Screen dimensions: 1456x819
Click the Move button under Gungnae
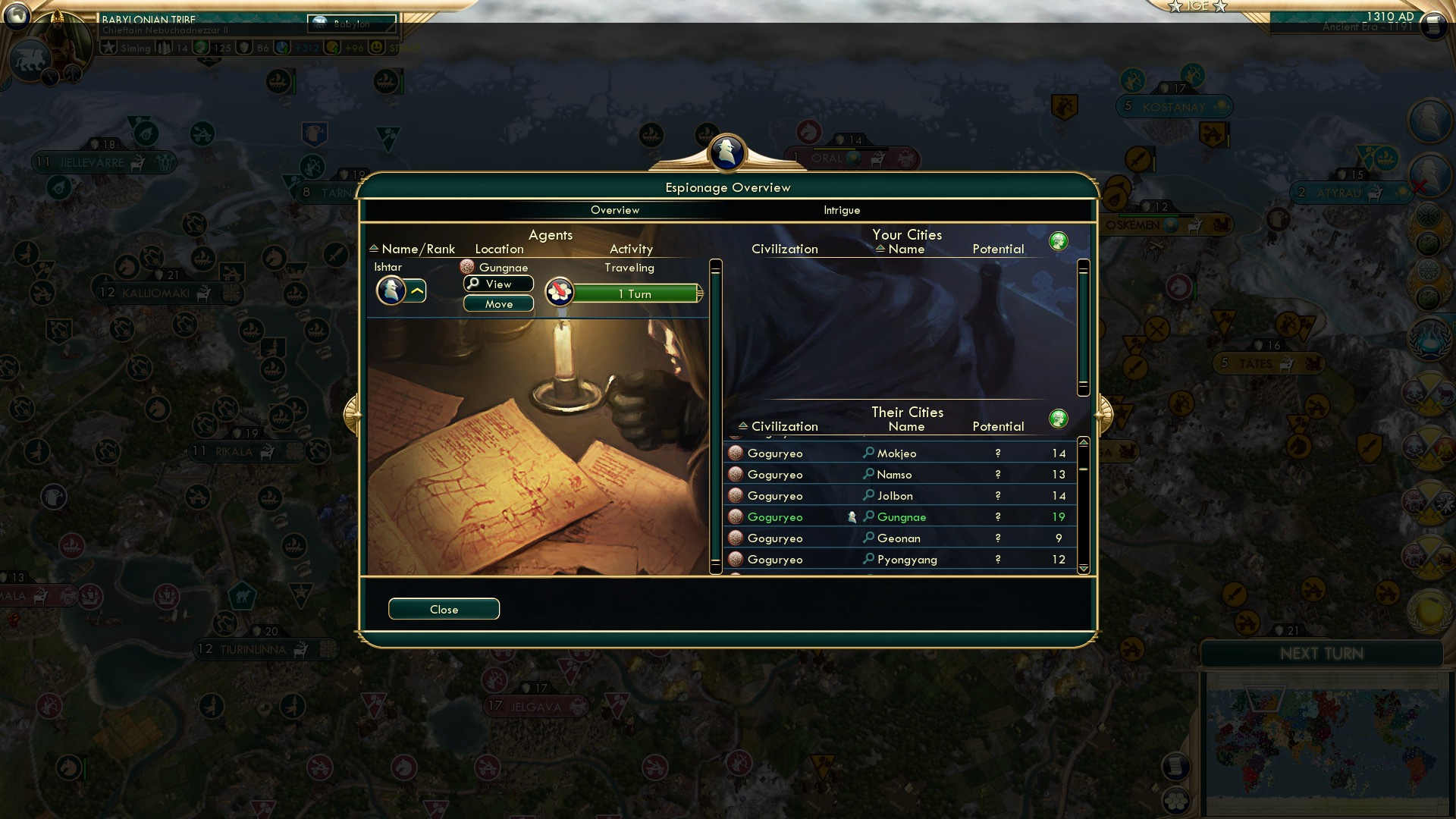(x=497, y=303)
